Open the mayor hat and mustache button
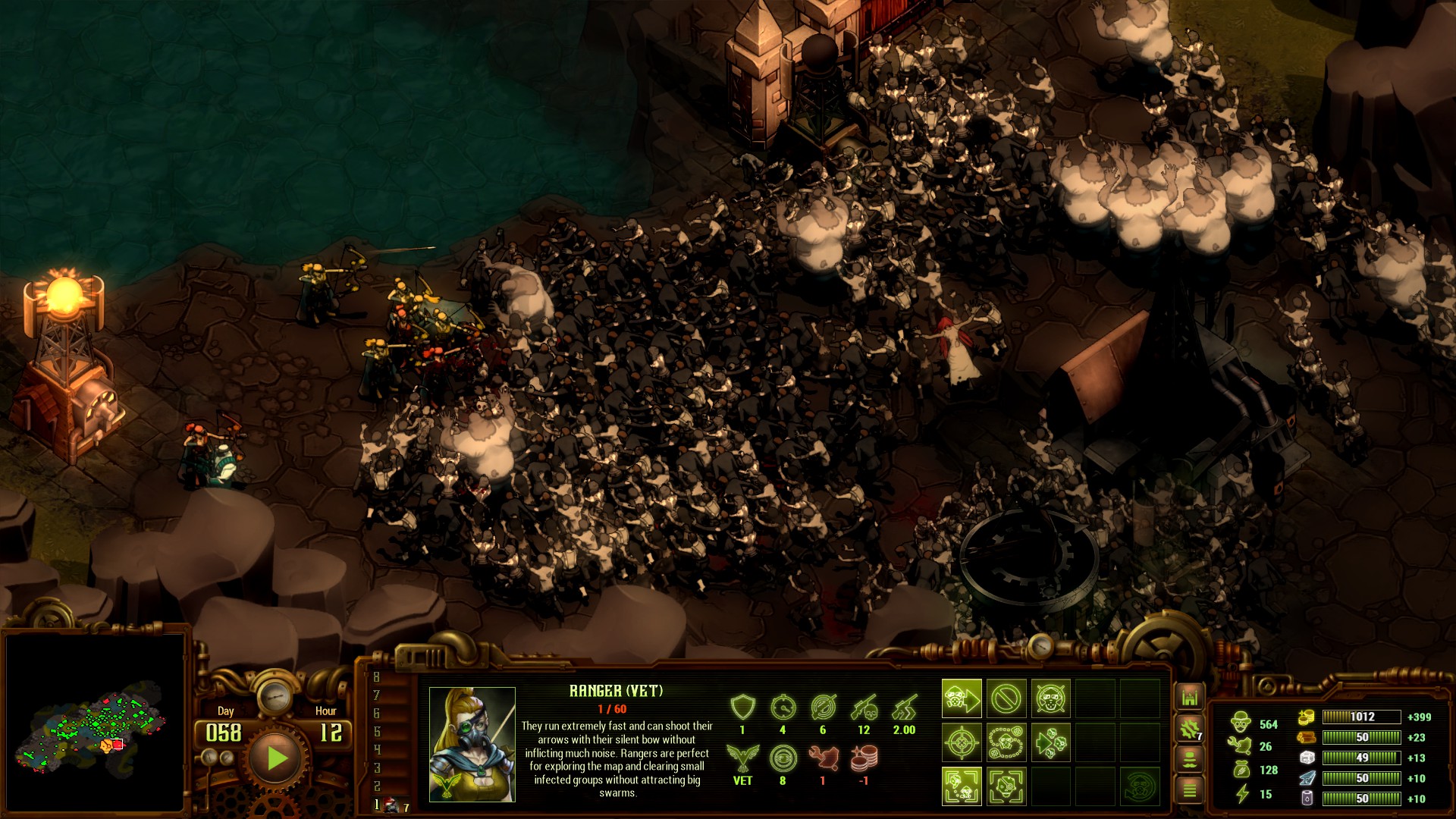 [1189, 760]
